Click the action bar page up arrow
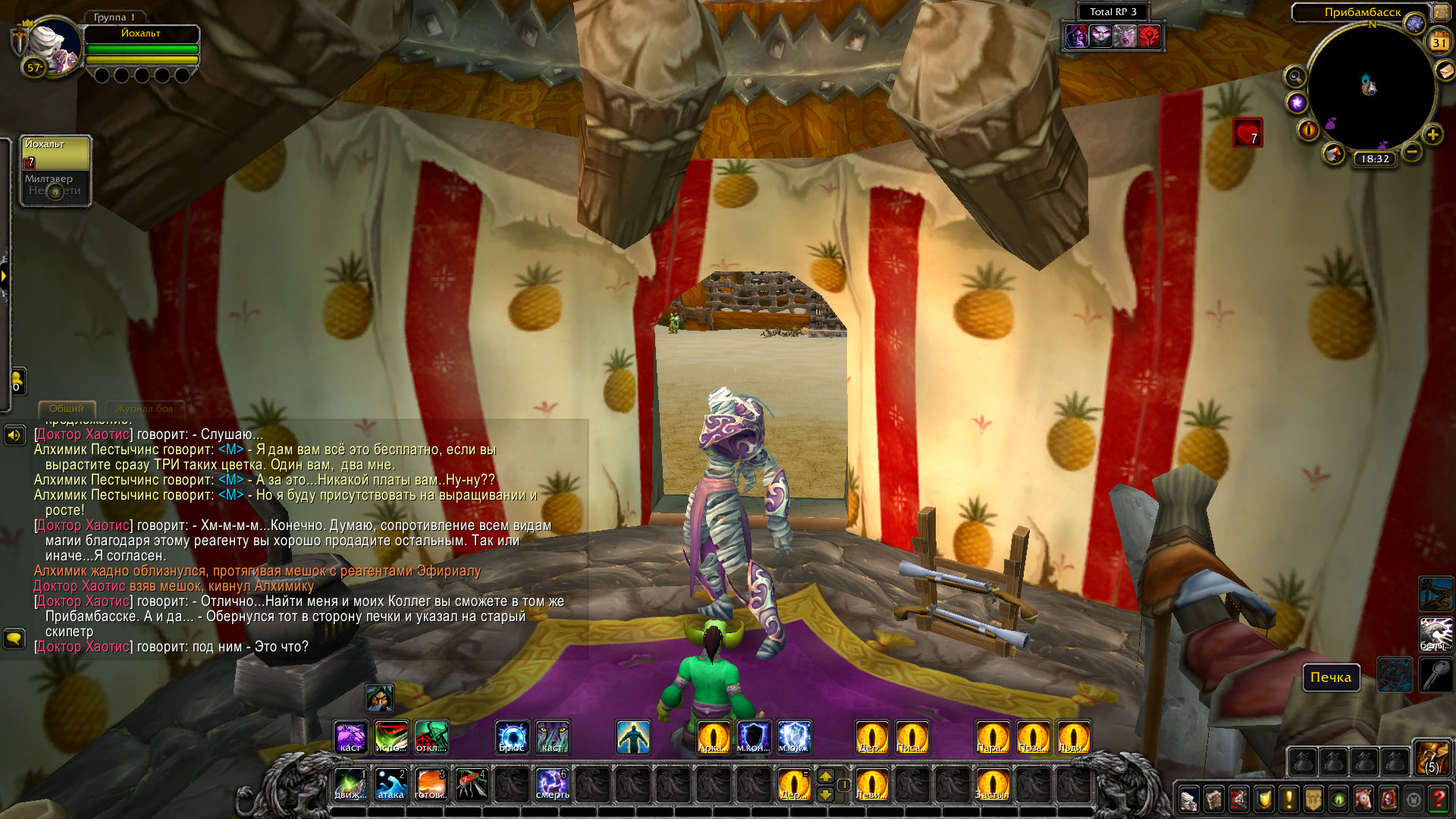The width and height of the screenshot is (1456, 819). pos(826,776)
